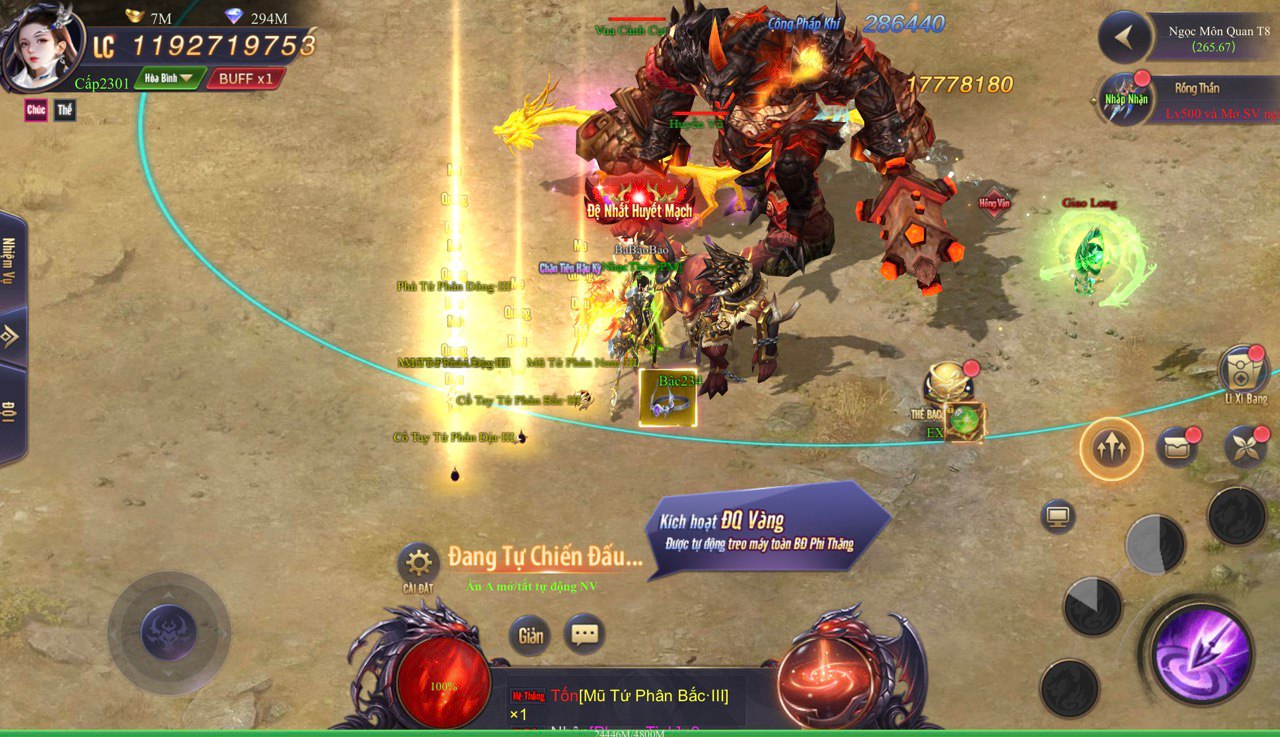Activate the glowing triple-arrow button
1280x737 pixels.
[1111, 449]
